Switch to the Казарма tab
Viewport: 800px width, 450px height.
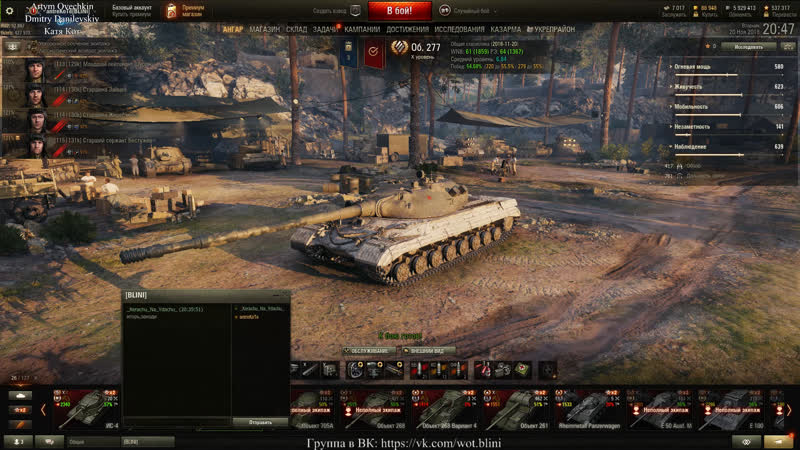point(506,30)
